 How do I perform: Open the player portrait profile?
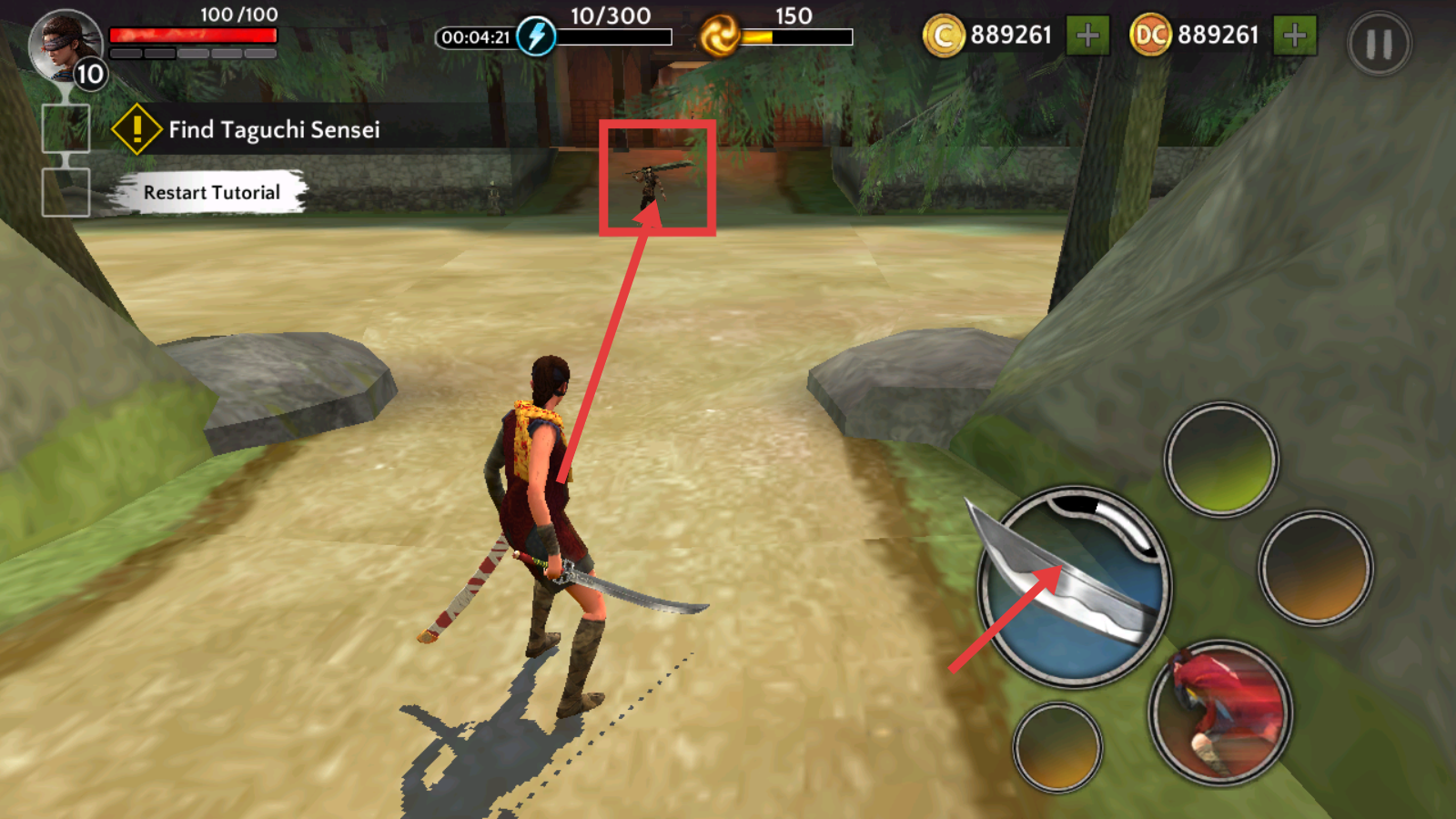tap(66, 45)
